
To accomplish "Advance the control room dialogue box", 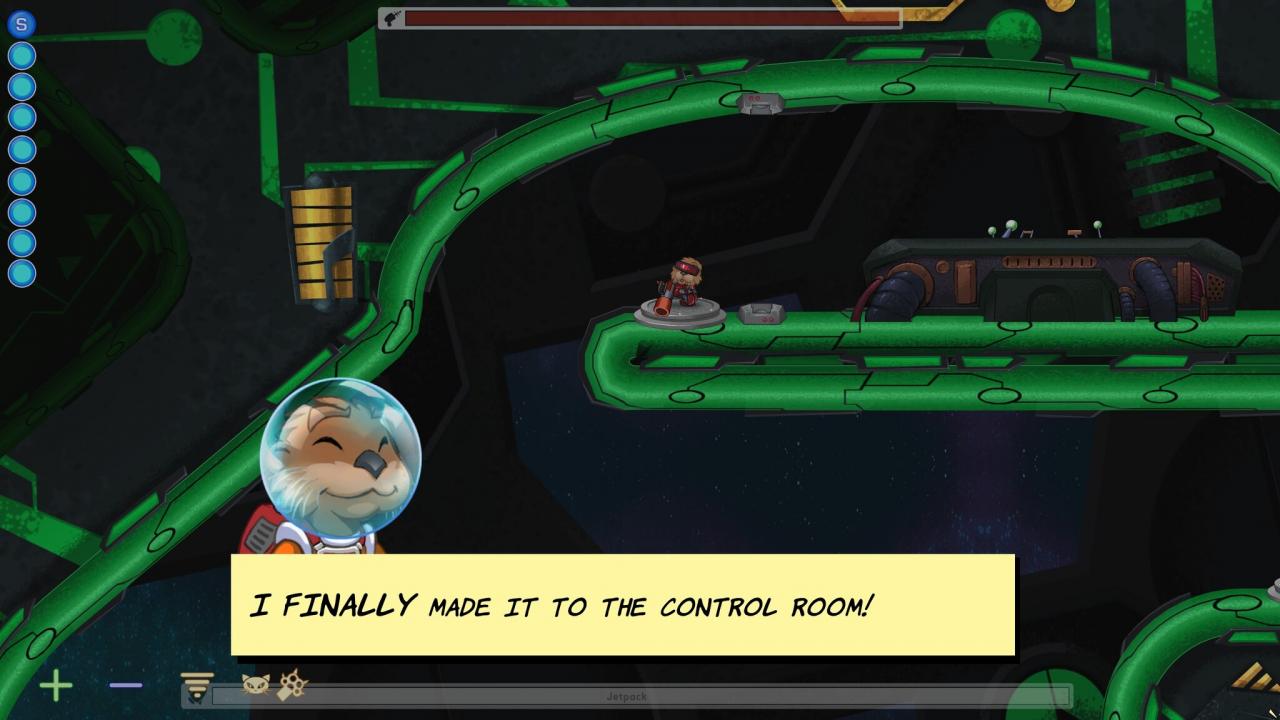I will tap(622, 605).
